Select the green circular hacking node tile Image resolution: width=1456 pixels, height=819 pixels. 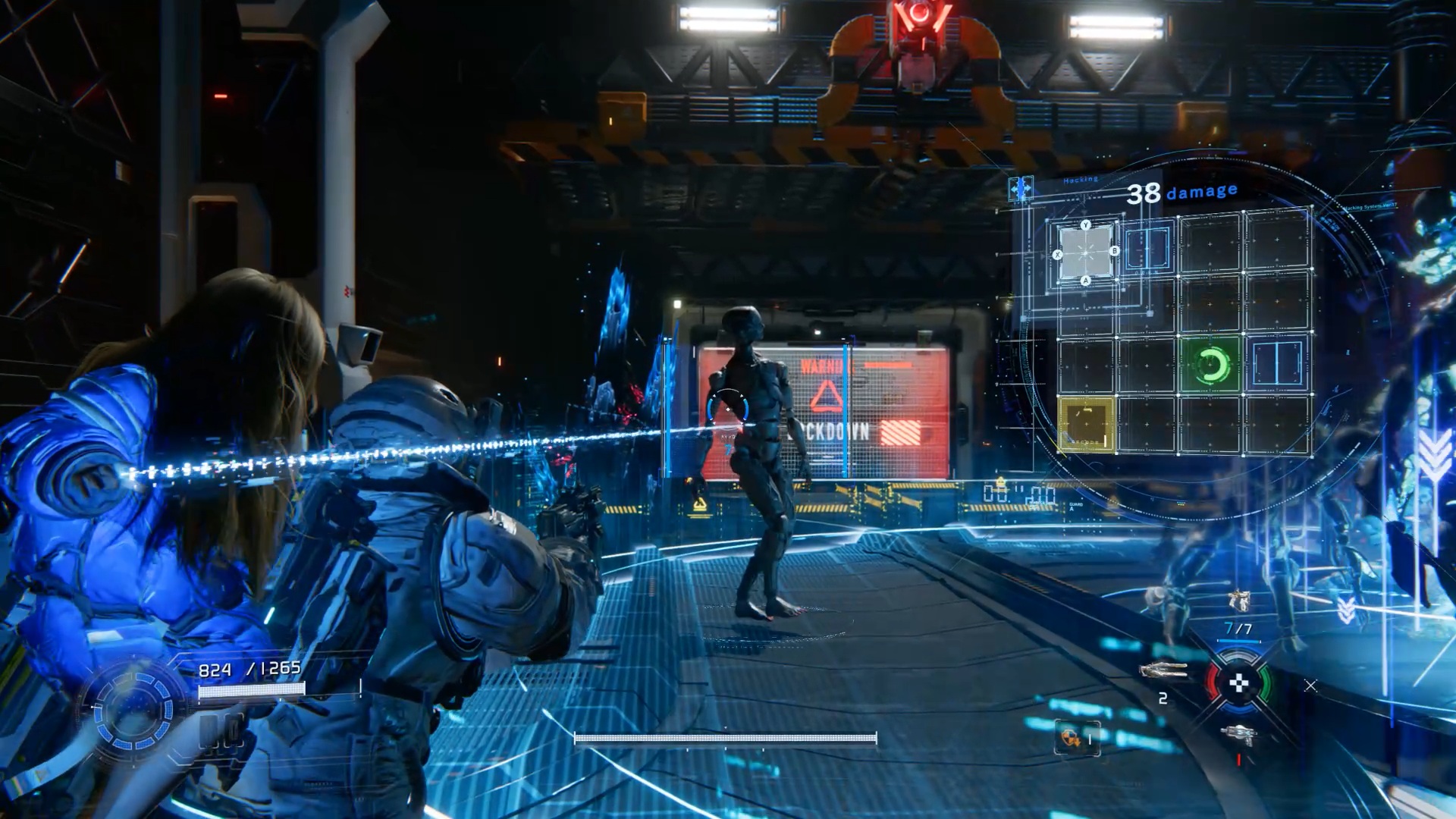(x=1210, y=366)
